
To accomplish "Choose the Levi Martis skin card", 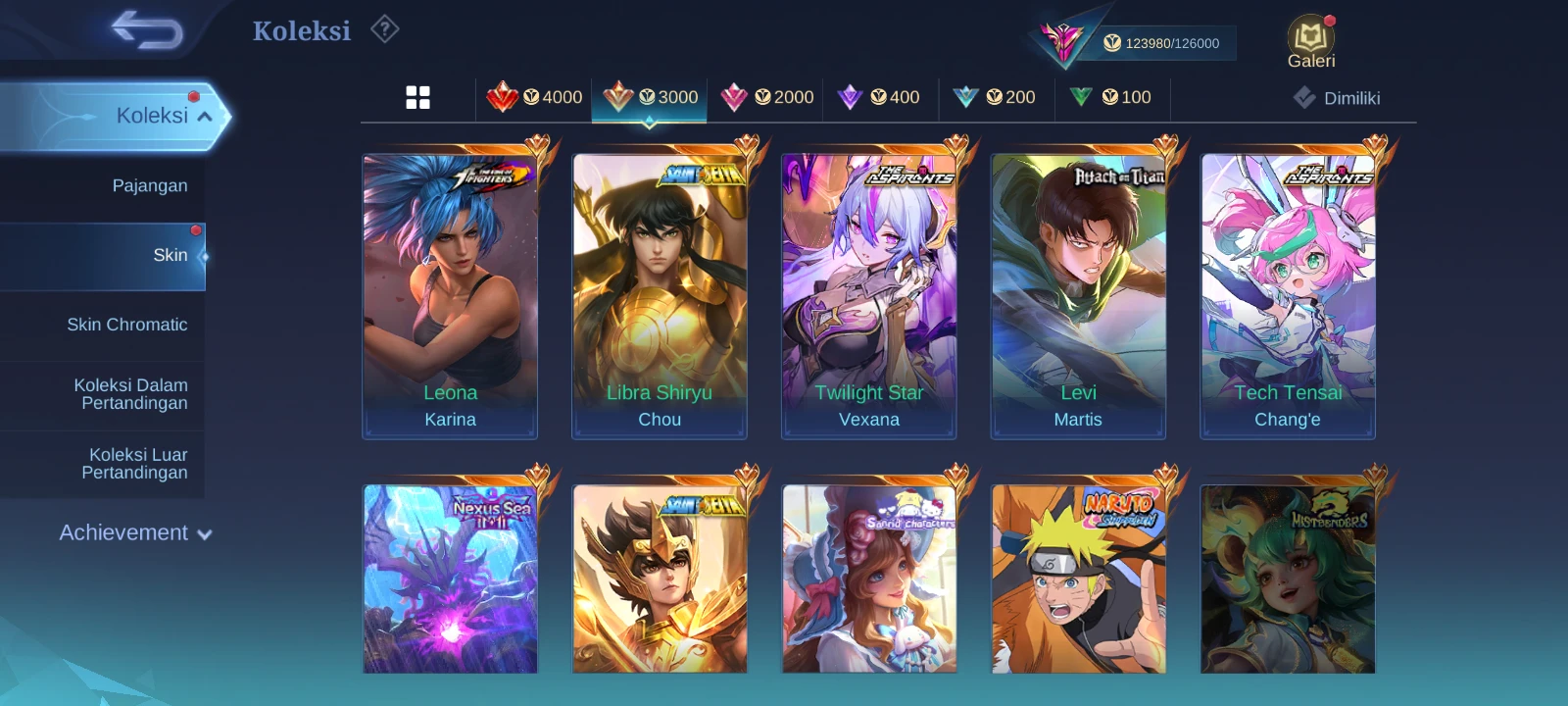I will point(1078,296).
